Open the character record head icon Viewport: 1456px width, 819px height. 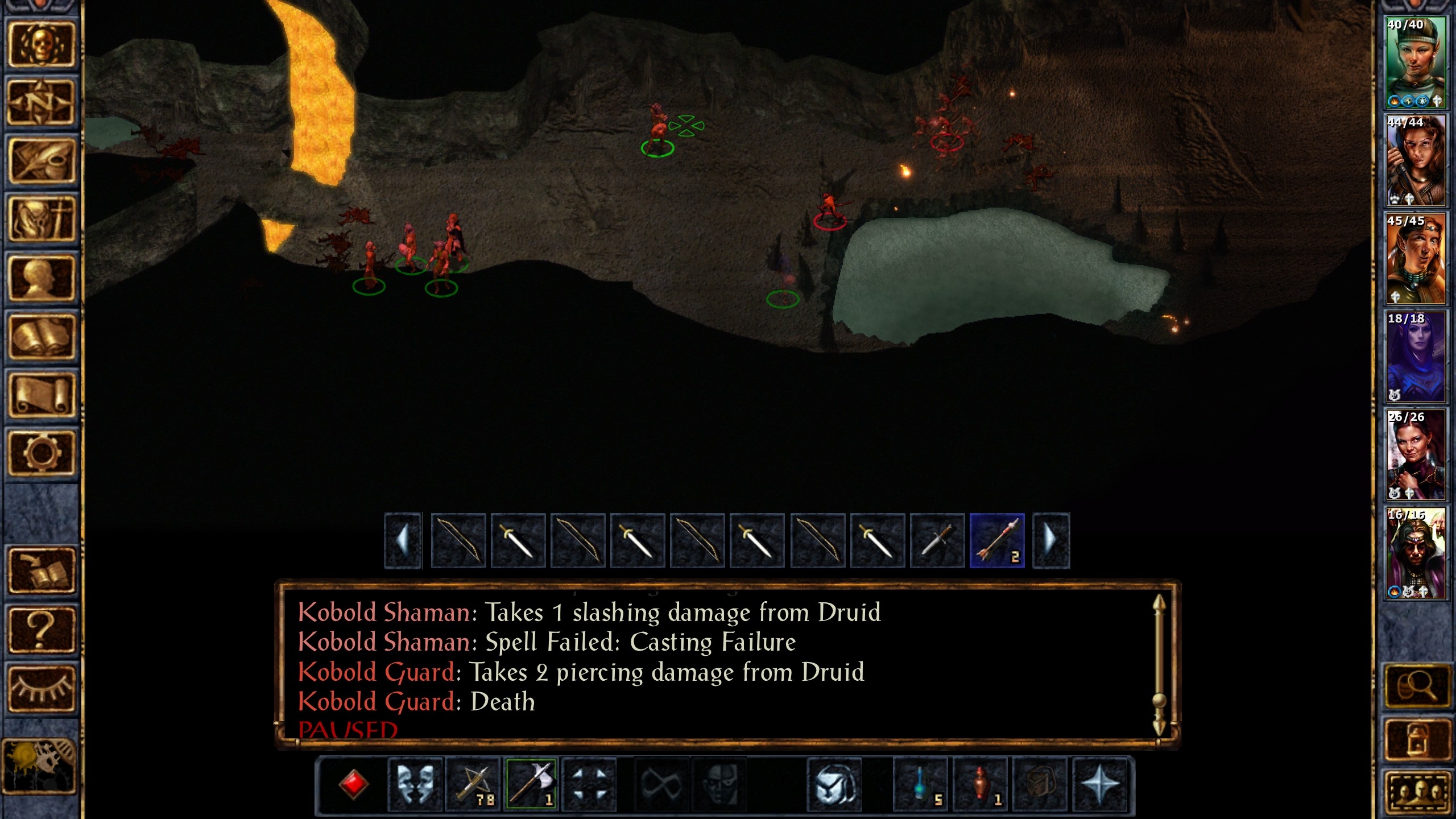[x=41, y=278]
